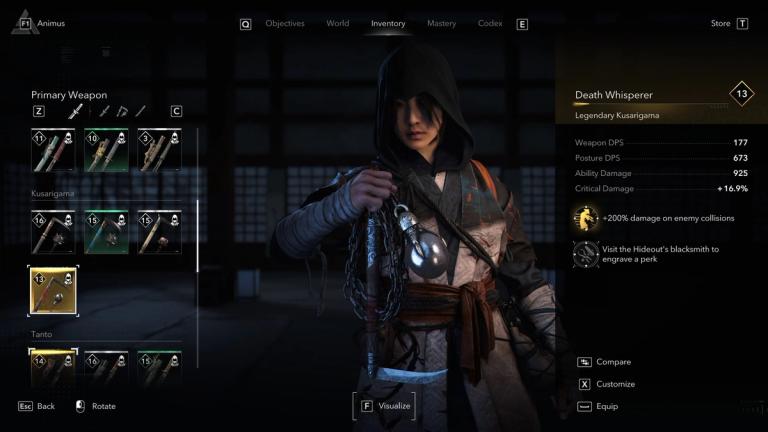Go to the Mastery tab
Screen dimensions: 768x432
click(x=441, y=23)
